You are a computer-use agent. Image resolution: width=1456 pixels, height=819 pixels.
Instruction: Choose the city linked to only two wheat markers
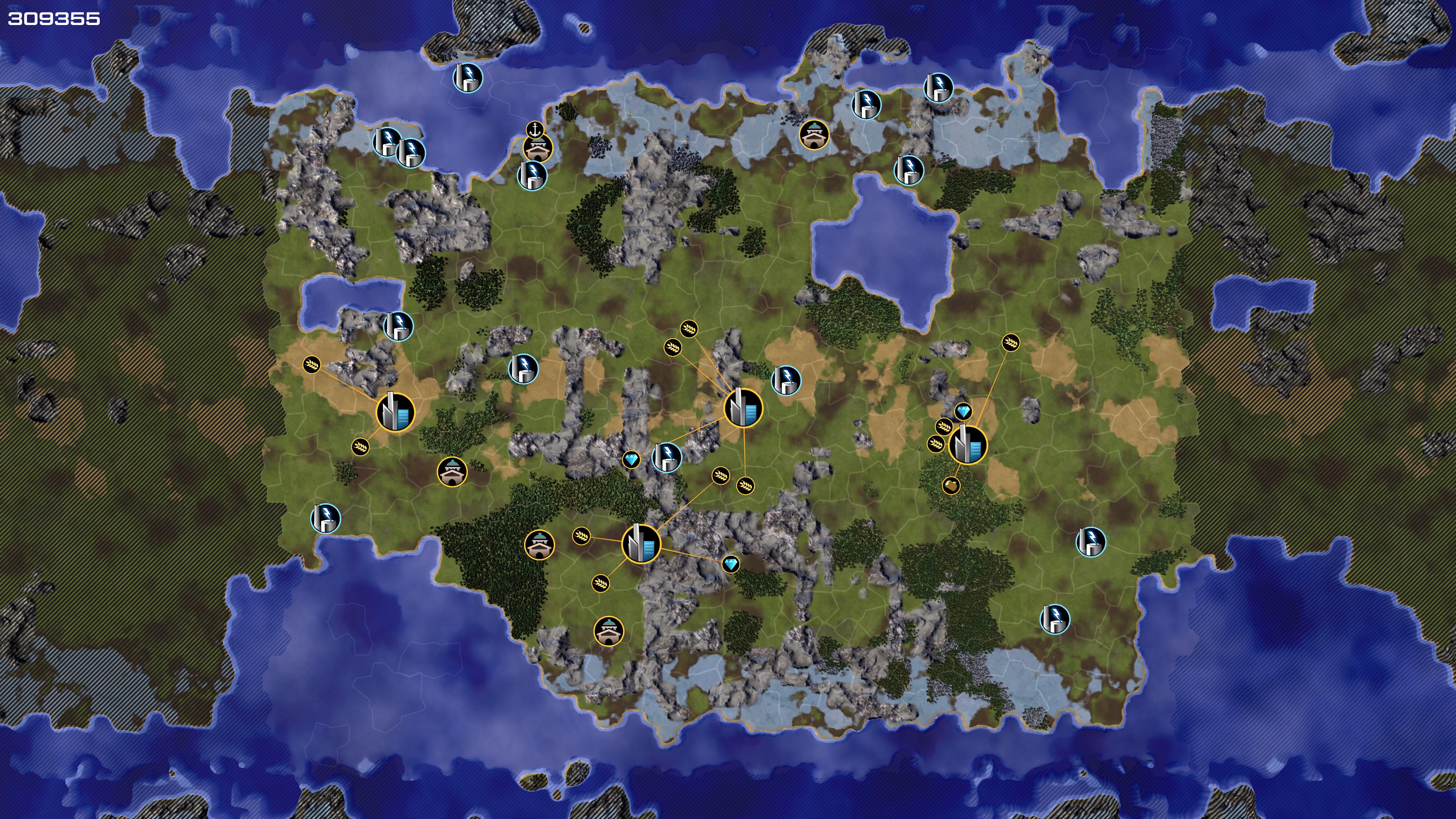point(395,413)
